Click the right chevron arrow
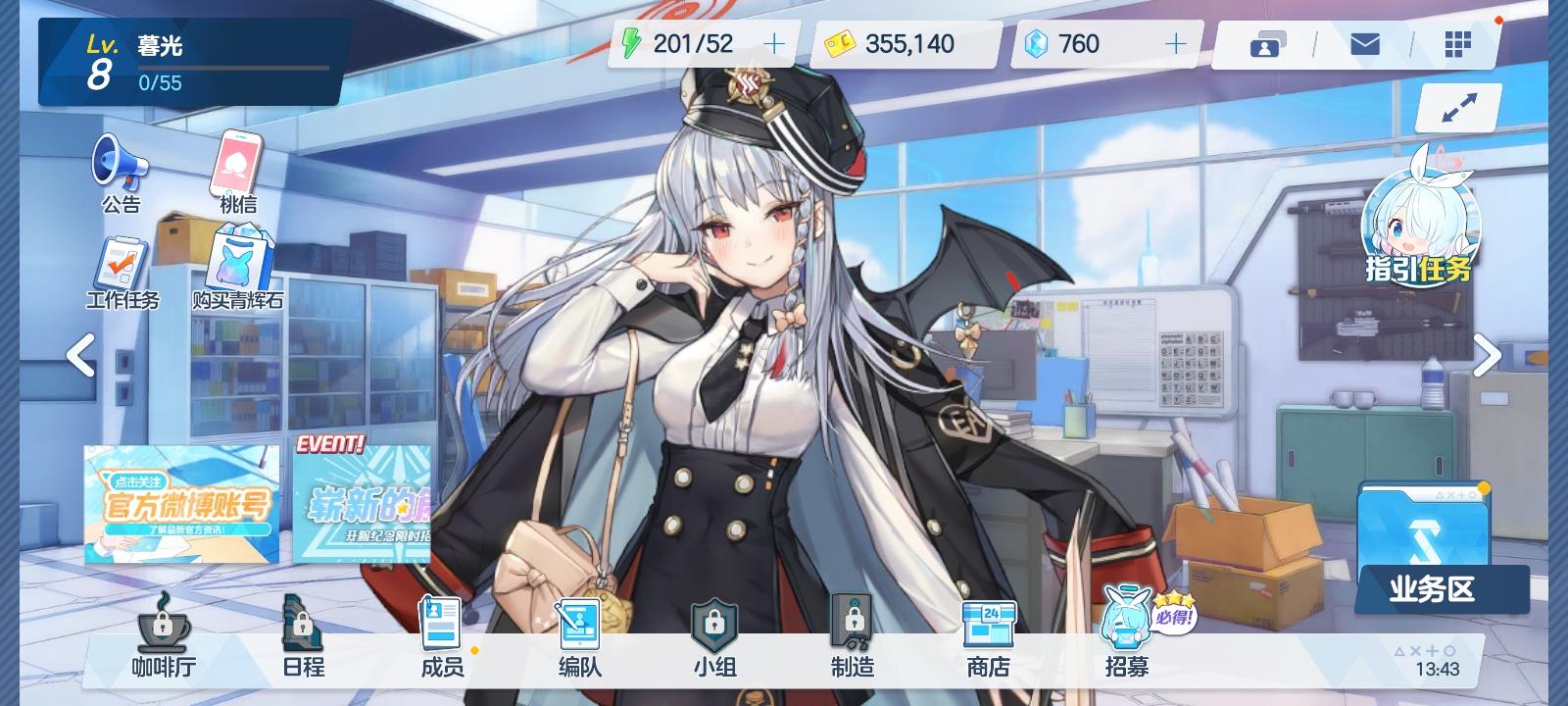Image resolution: width=1568 pixels, height=706 pixels. pos(1487,356)
